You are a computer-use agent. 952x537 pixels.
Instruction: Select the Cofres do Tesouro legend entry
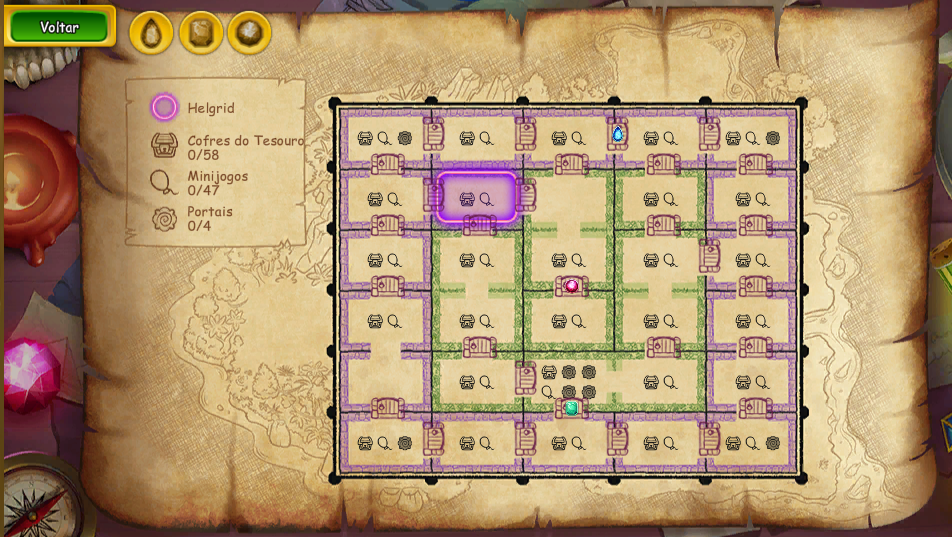227,147
